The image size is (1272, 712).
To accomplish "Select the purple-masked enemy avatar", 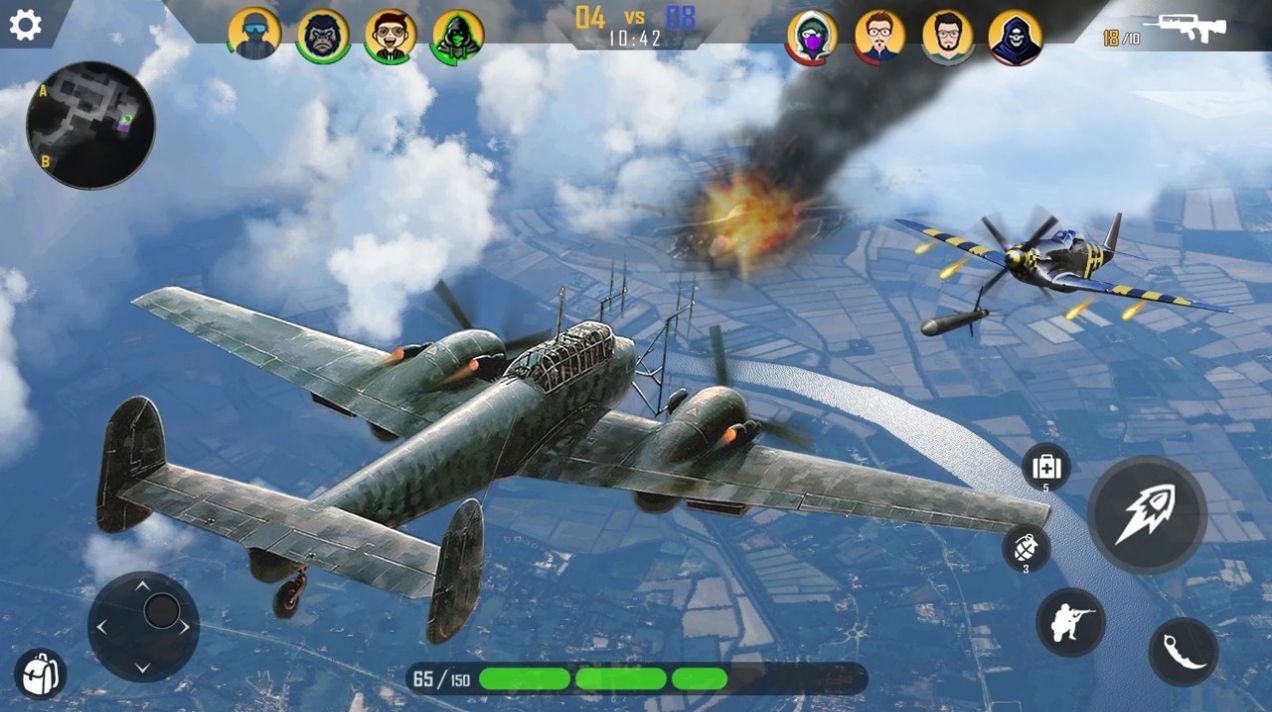I will pyautogui.click(x=812, y=37).
